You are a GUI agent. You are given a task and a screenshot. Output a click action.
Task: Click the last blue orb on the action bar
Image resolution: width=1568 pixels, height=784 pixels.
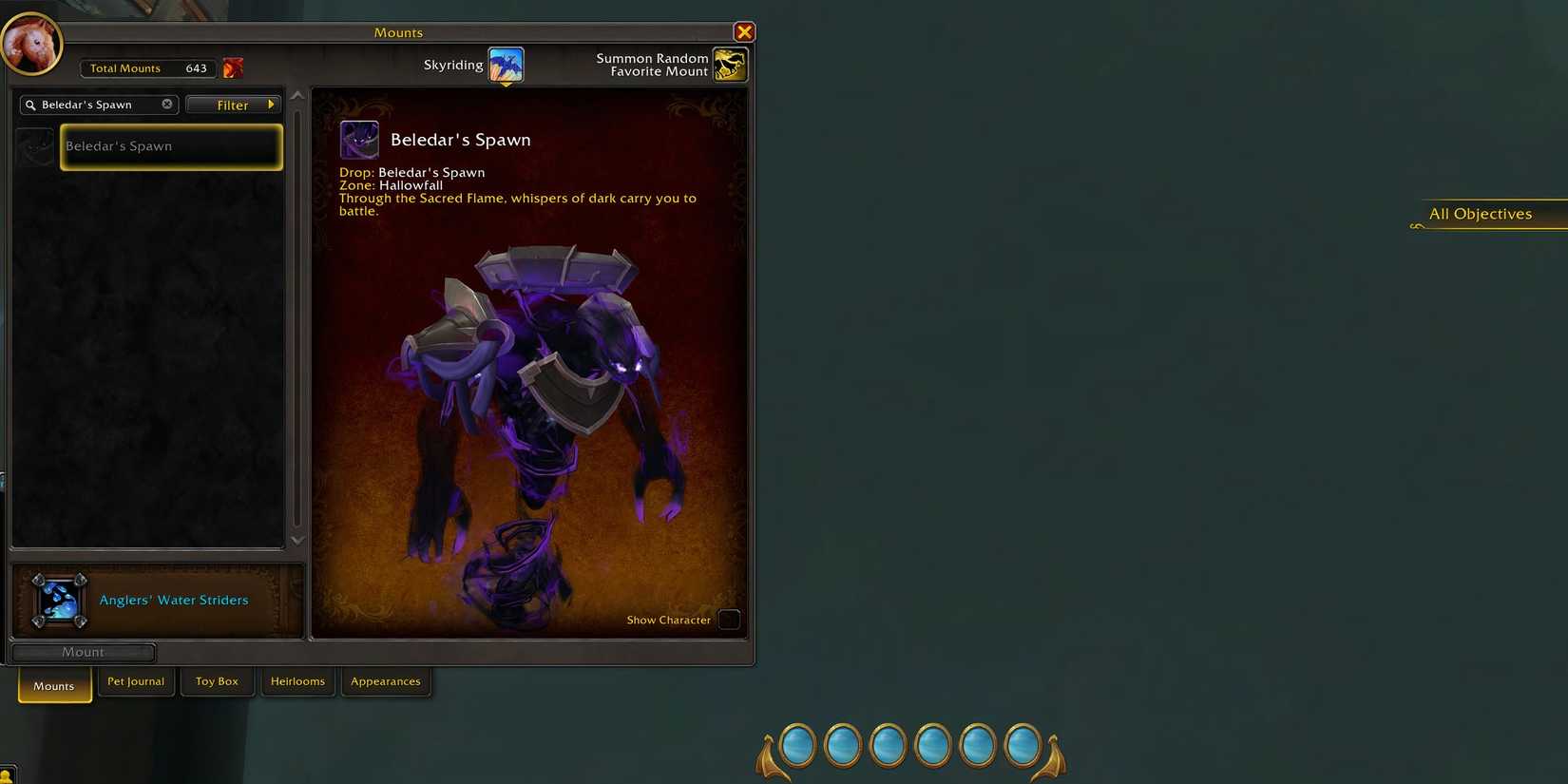click(1023, 745)
